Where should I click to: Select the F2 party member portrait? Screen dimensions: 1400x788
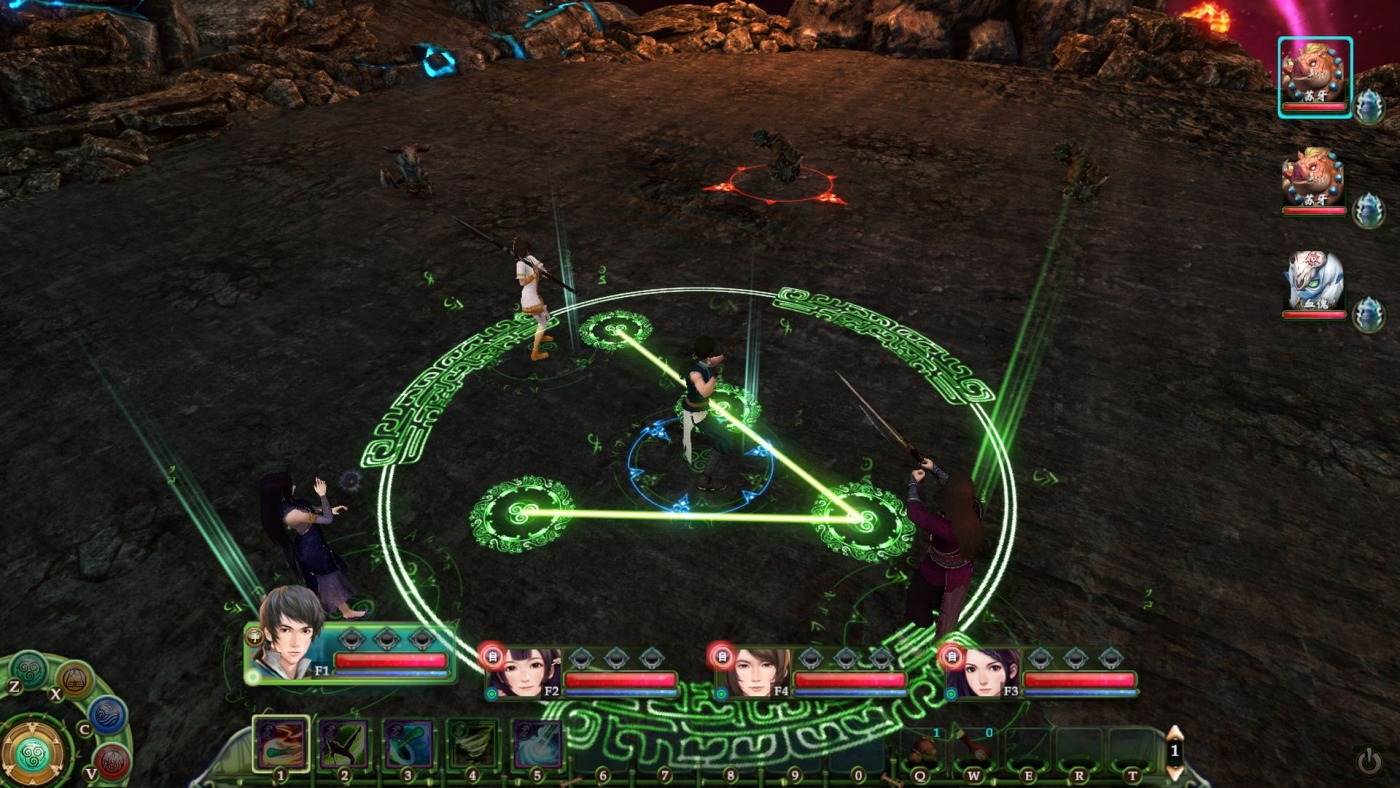click(522, 671)
